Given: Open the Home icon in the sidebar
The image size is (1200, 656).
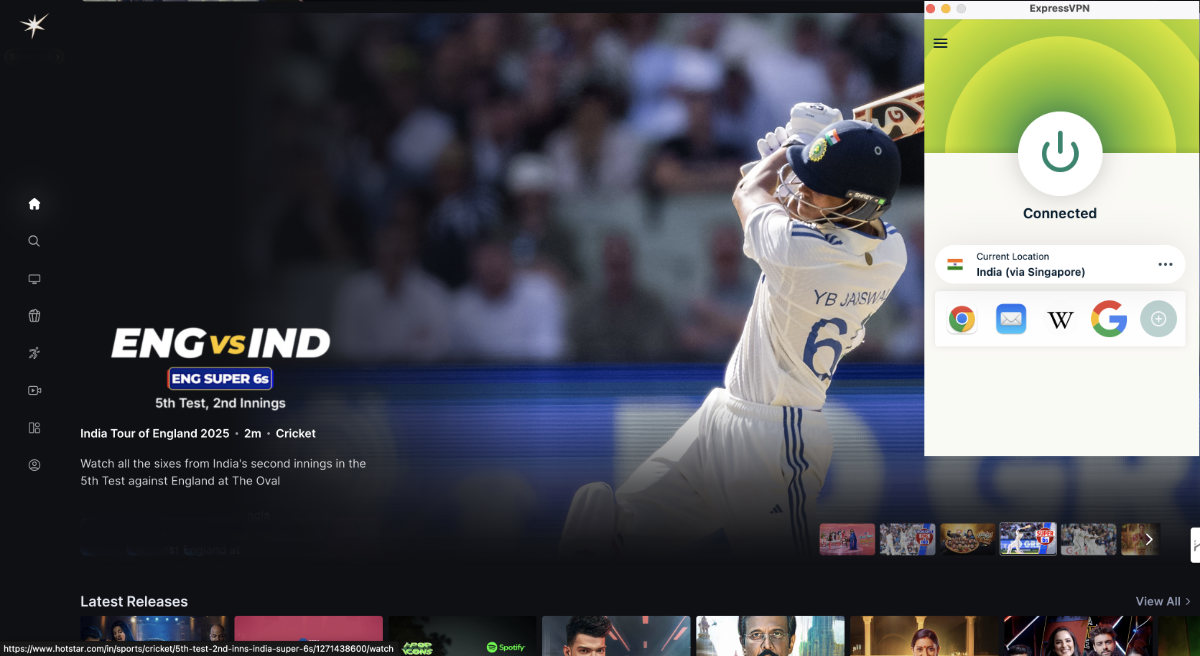Looking at the screenshot, I should [x=34, y=204].
